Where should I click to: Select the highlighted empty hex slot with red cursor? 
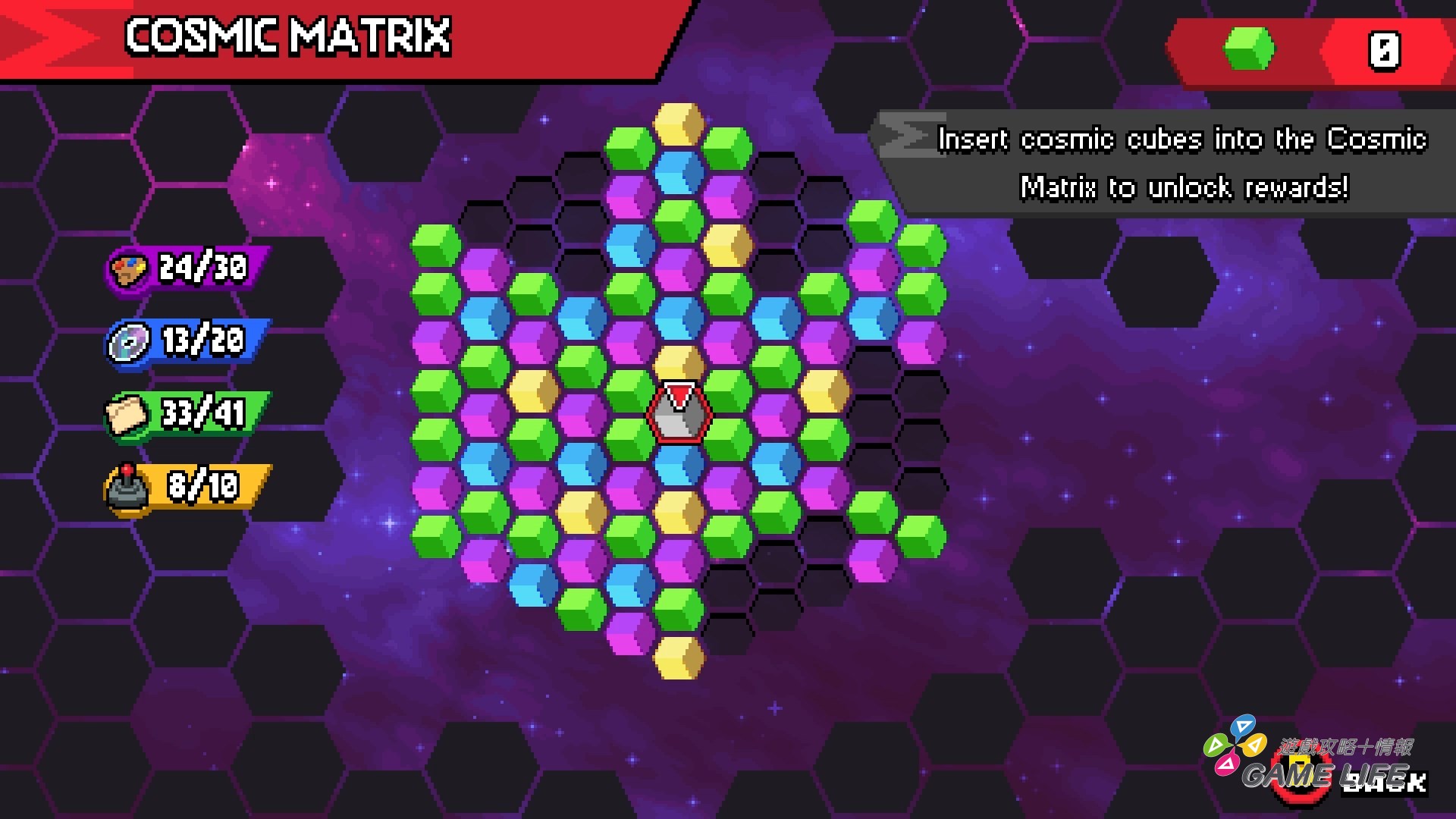(x=679, y=413)
